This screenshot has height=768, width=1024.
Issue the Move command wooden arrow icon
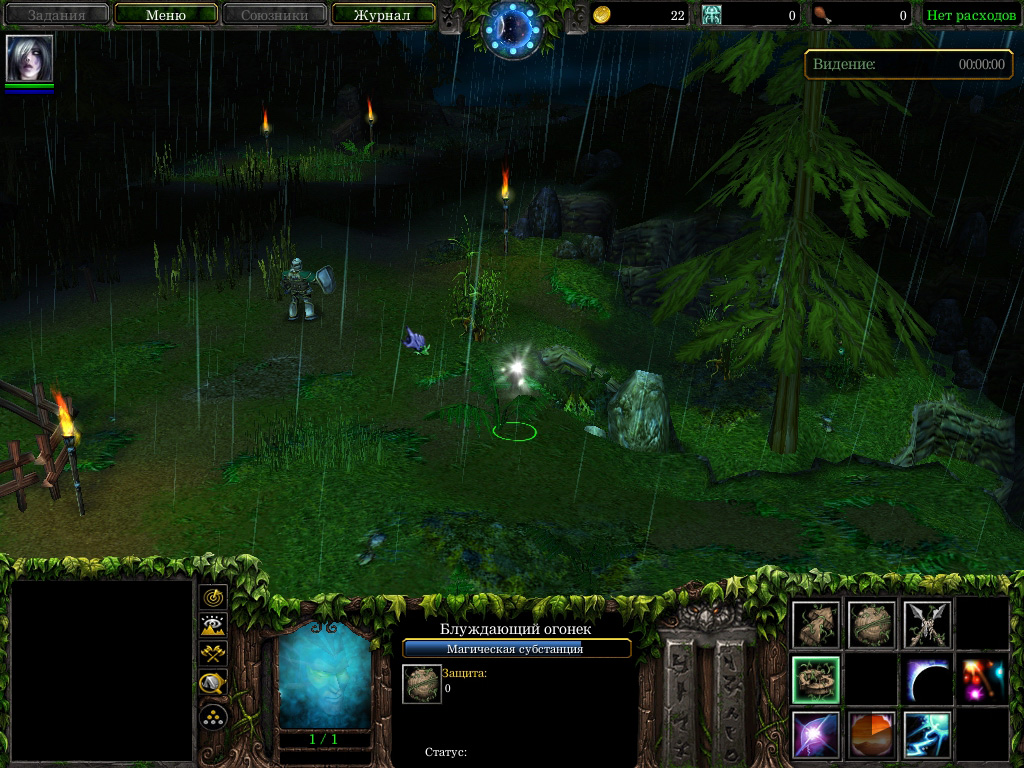(816, 625)
